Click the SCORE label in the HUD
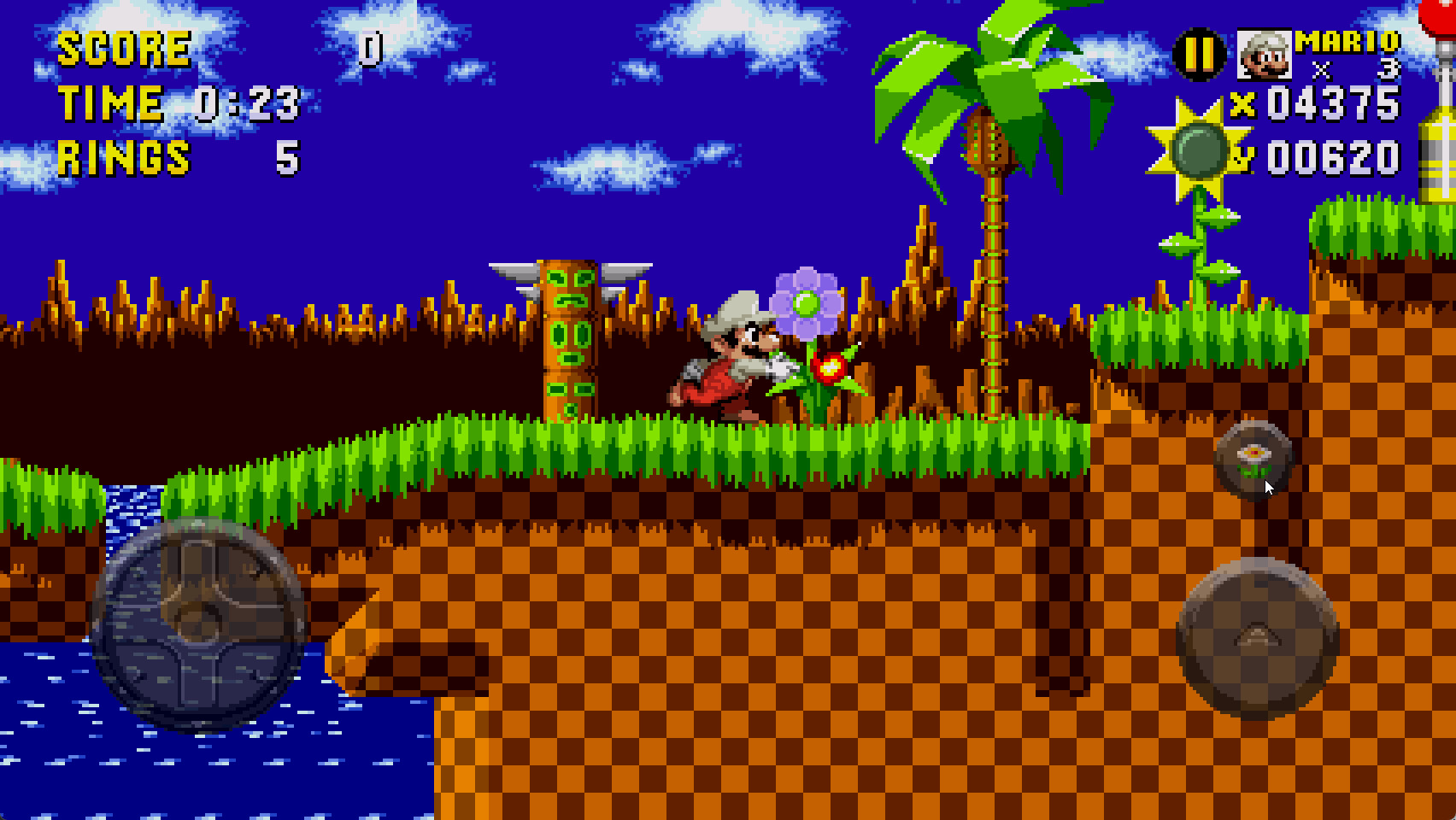 pos(124,50)
